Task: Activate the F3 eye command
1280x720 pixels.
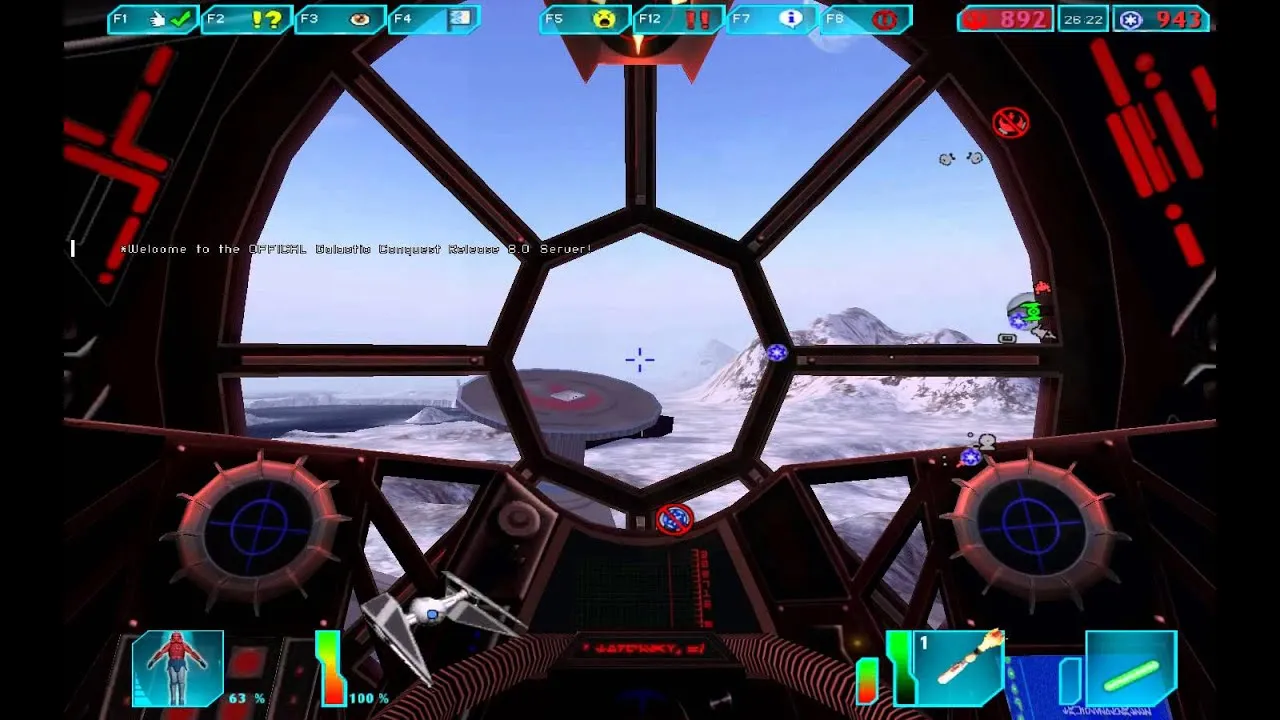Action: click(340, 19)
